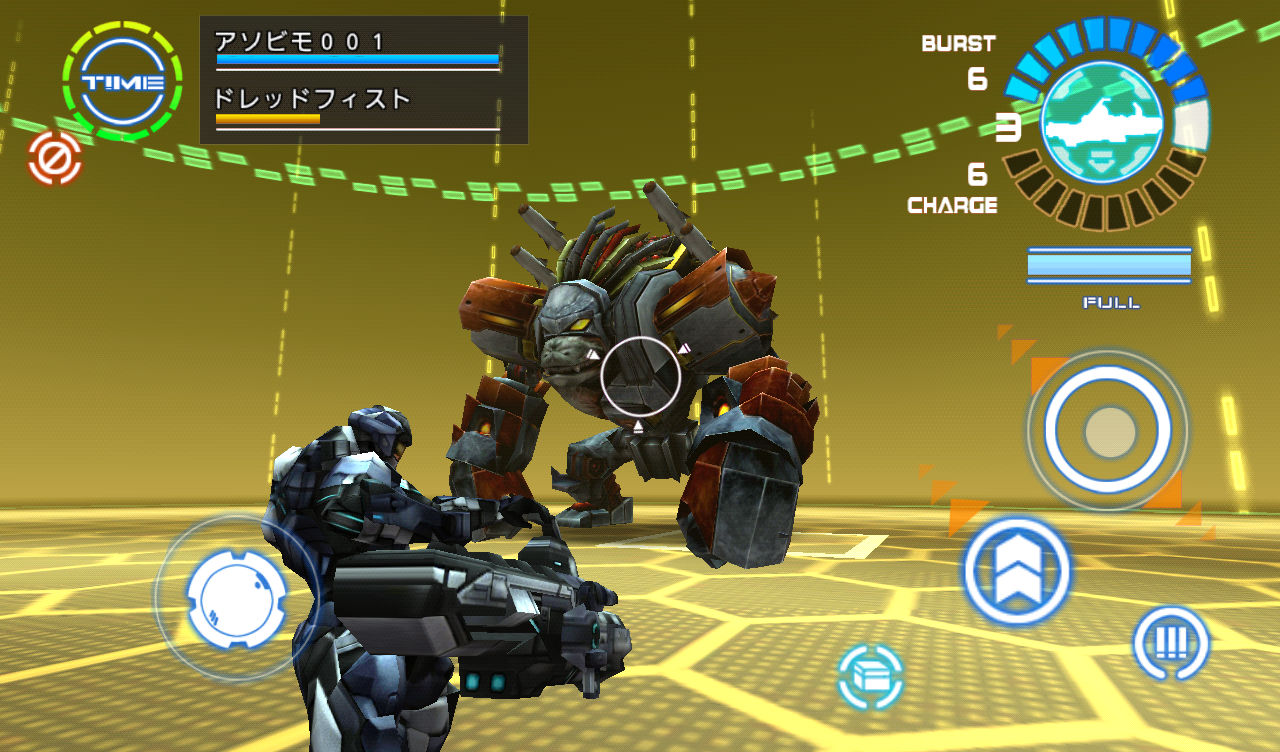Viewport: 1280px width, 752px height.
Task: Tap the cyan crate item button
Action: click(870, 677)
